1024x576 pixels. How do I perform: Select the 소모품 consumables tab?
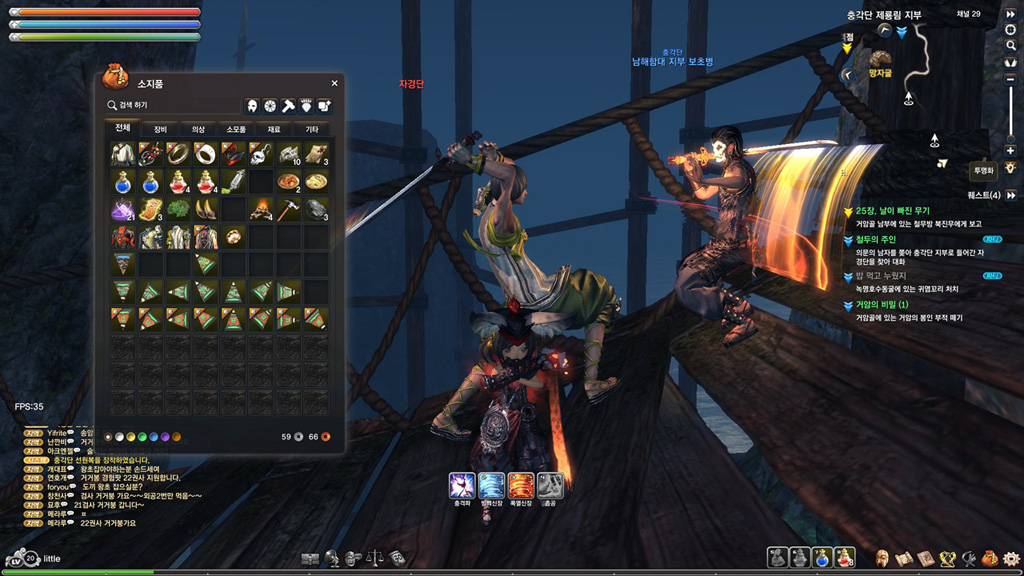pyautogui.click(x=236, y=129)
